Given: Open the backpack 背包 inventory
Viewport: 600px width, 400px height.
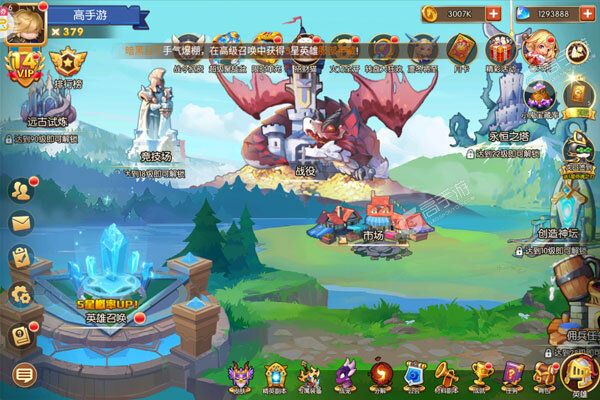Looking at the screenshot, I should pos(544,375).
